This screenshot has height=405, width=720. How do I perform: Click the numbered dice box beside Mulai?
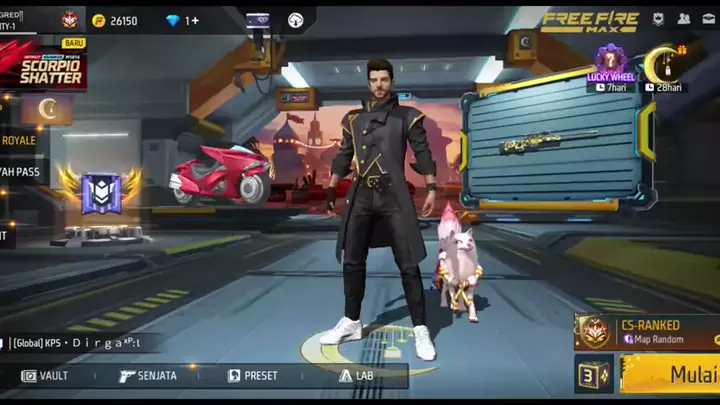click(x=593, y=376)
